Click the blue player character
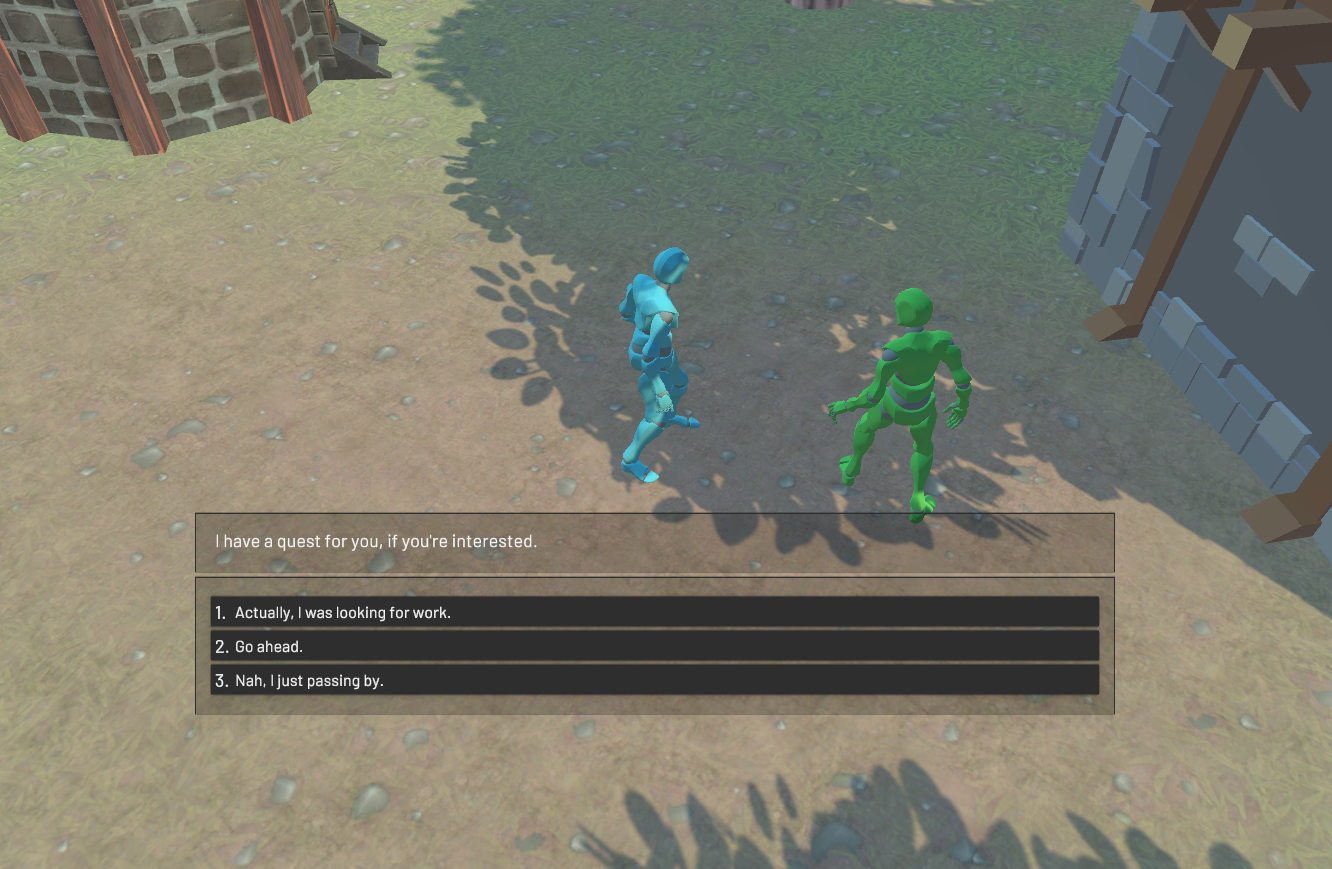The height and width of the screenshot is (869, 1332). coord(655,360)
